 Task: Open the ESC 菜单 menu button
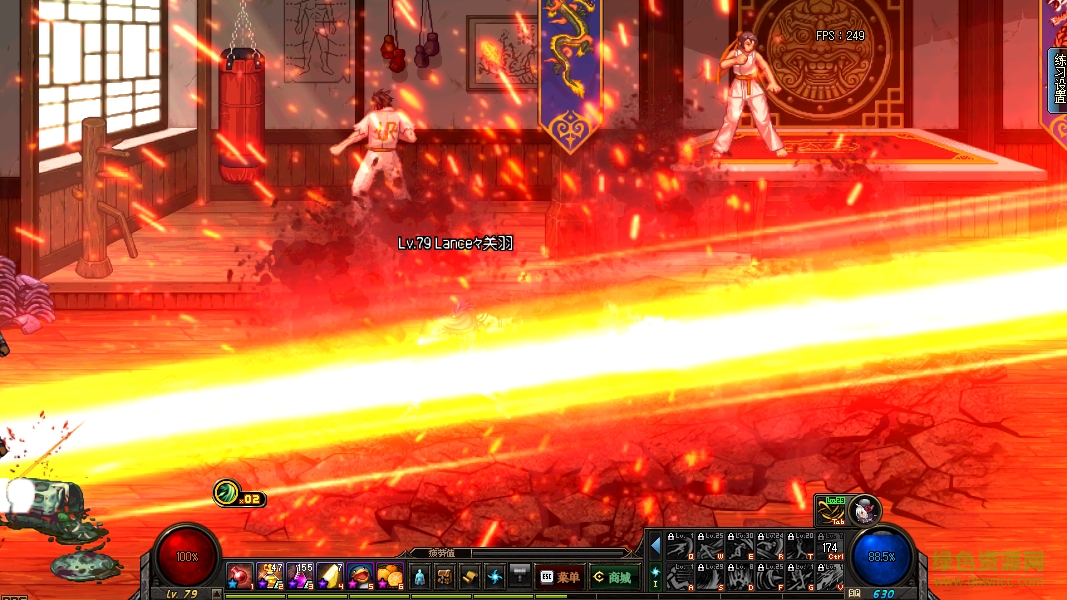click(560, 577)
